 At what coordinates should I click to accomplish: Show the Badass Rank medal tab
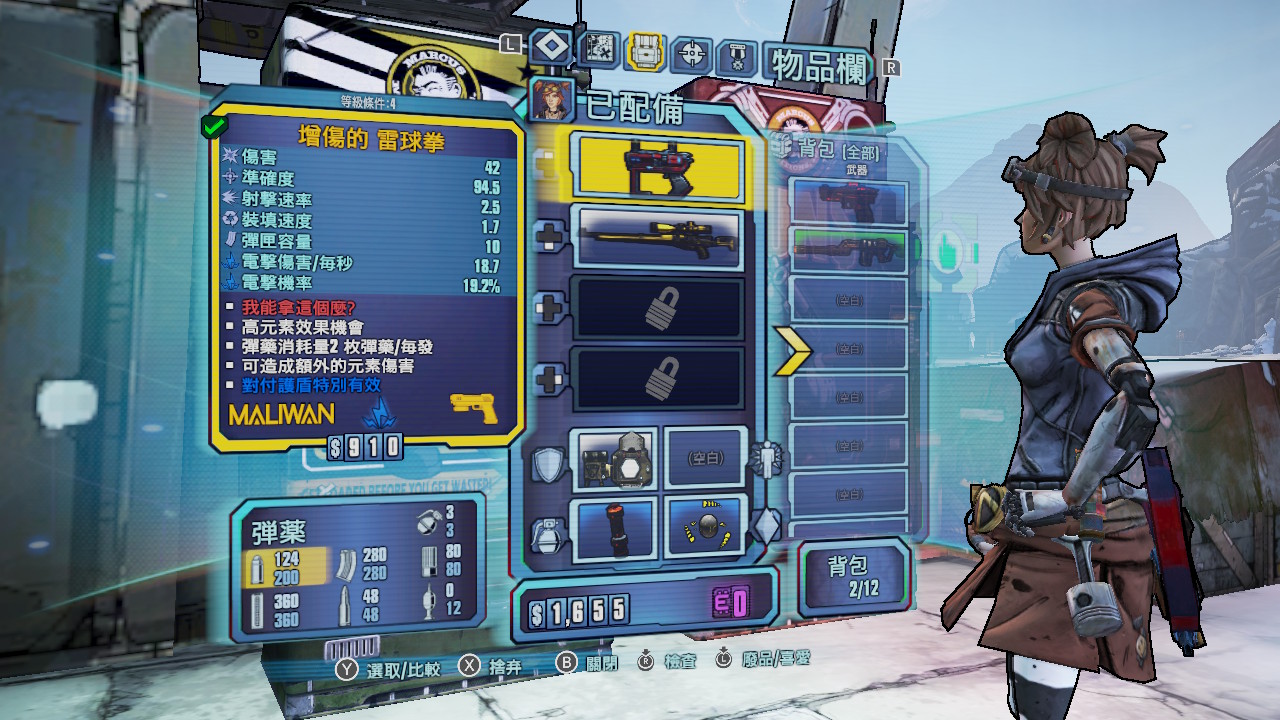point(738,54)
